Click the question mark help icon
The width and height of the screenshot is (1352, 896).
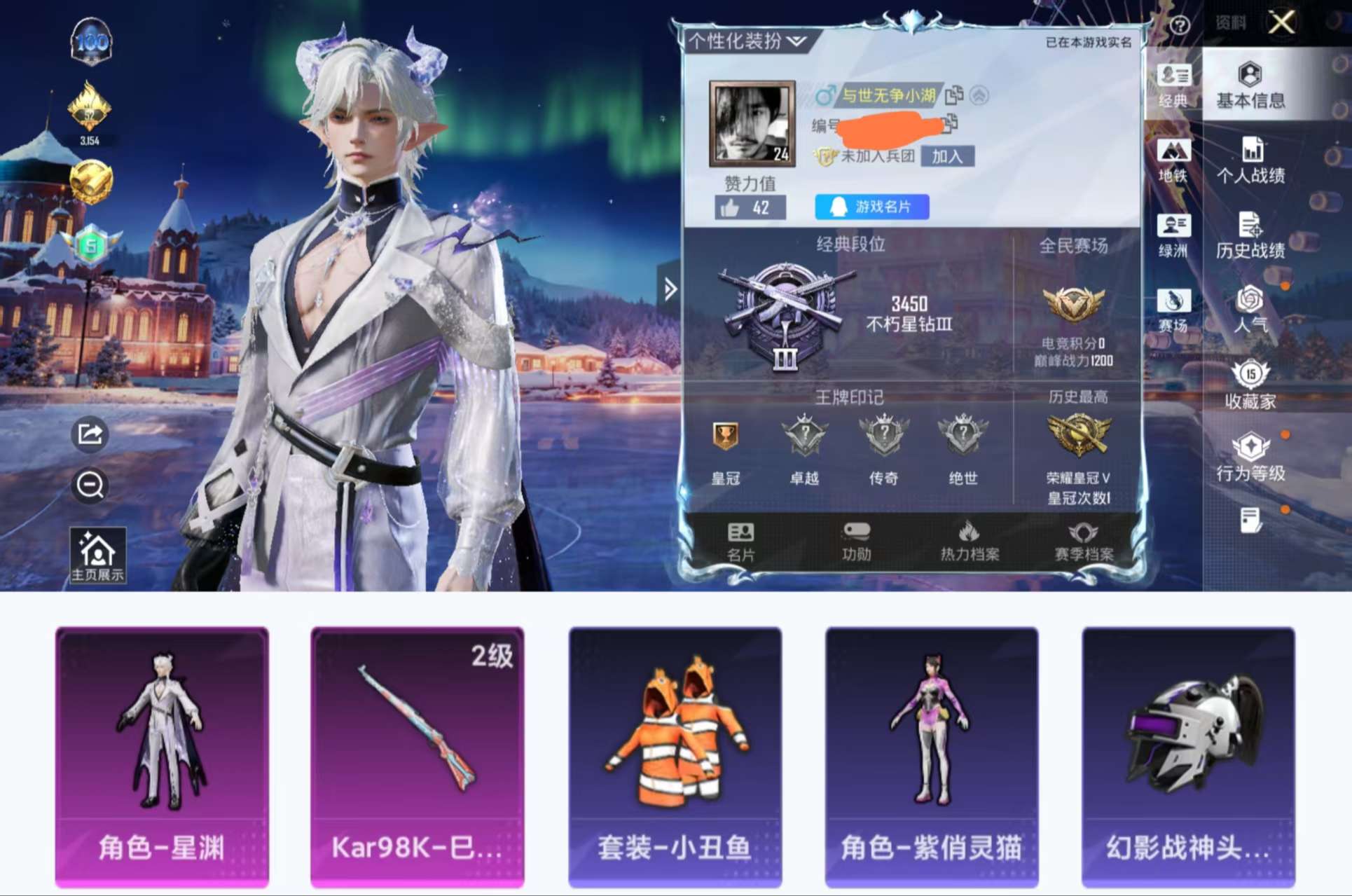point(1180,23)
